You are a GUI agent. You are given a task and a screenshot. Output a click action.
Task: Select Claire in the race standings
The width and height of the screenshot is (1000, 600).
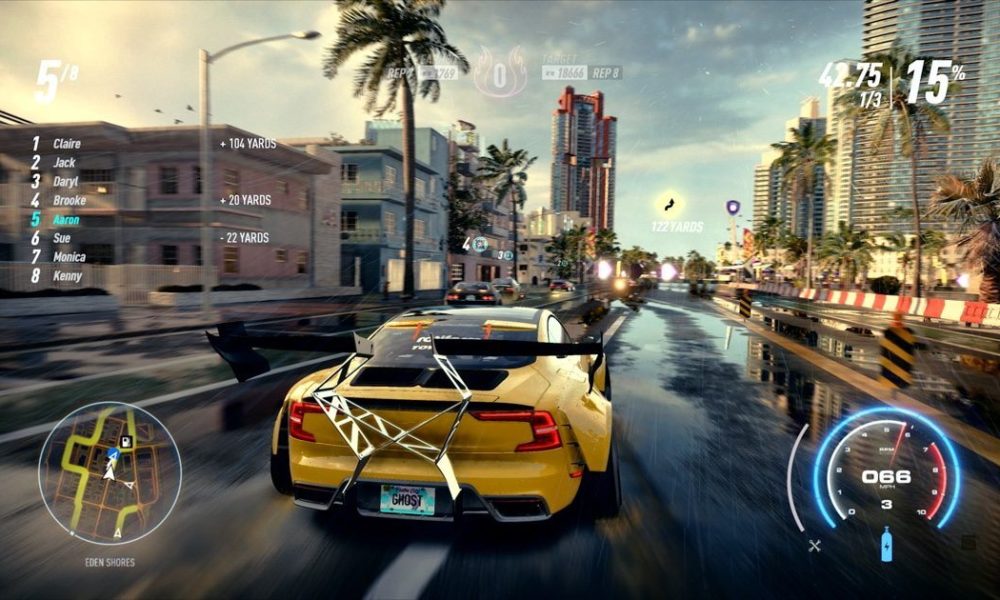[x=66, y=143]
